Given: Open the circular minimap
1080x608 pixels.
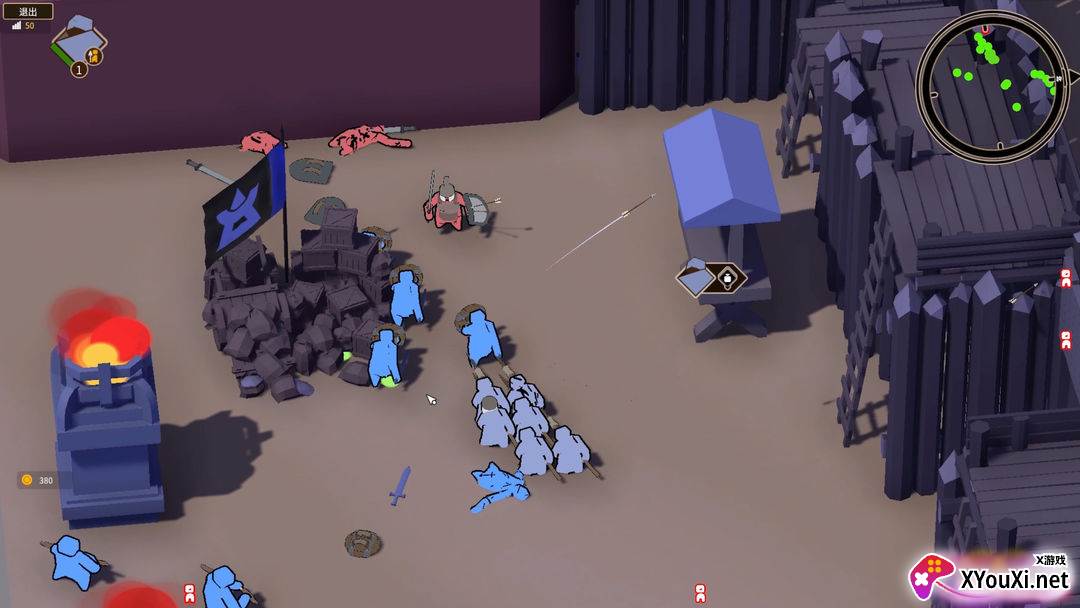Looking at the screenshot, I should pos(992,86).
